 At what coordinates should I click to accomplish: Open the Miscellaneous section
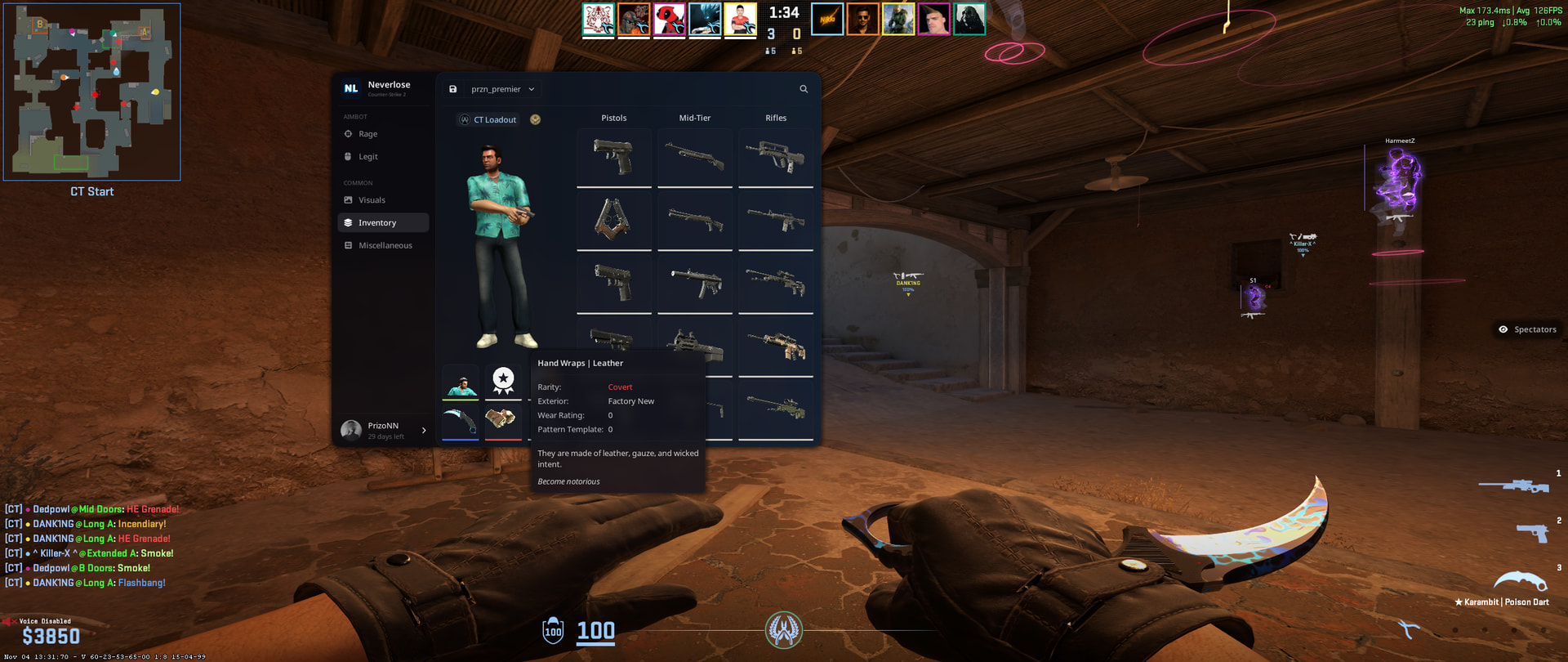tap(385, 246)
